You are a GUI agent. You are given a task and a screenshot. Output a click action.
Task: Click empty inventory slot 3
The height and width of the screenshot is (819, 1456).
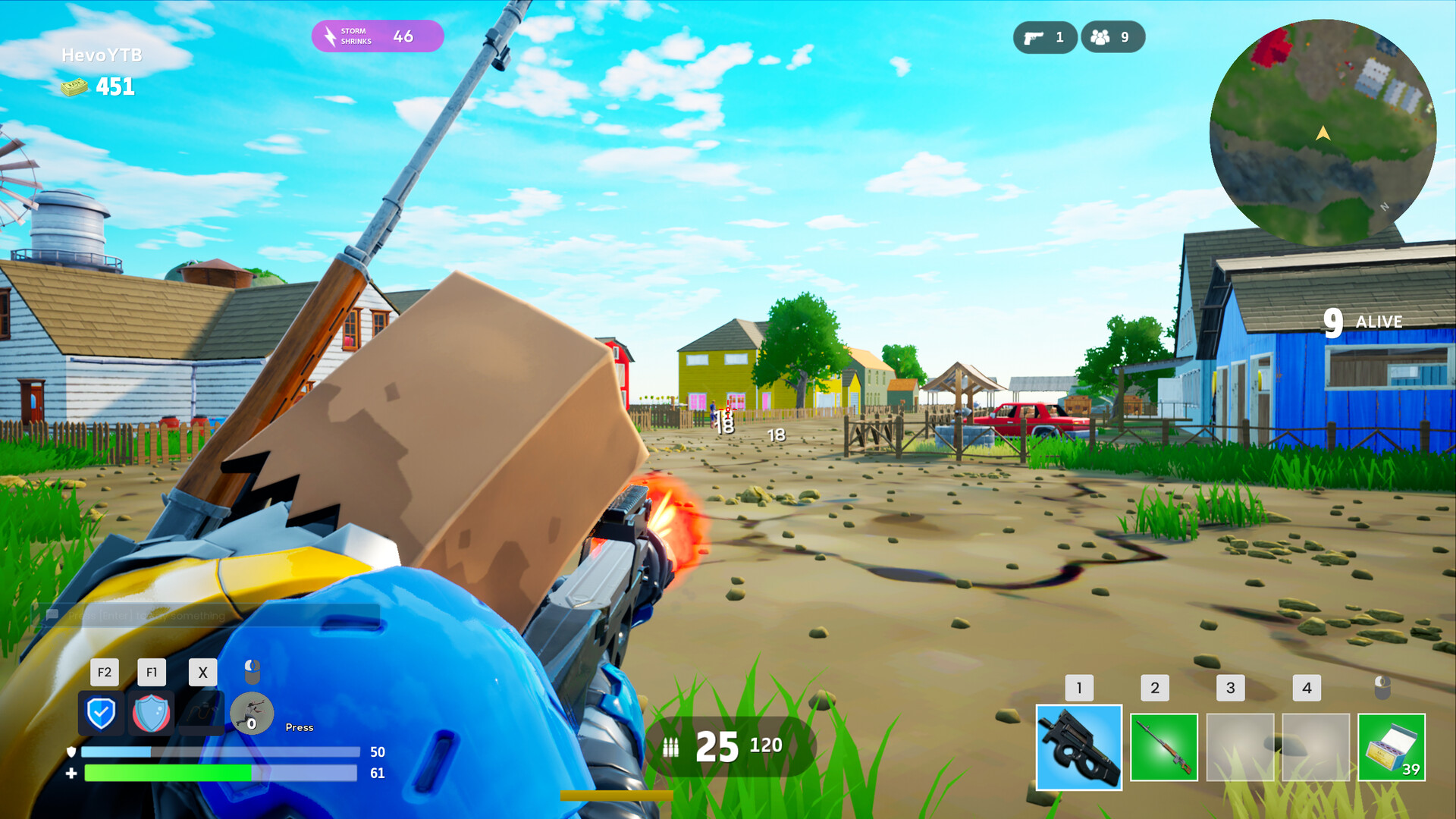click(1241, 747)
